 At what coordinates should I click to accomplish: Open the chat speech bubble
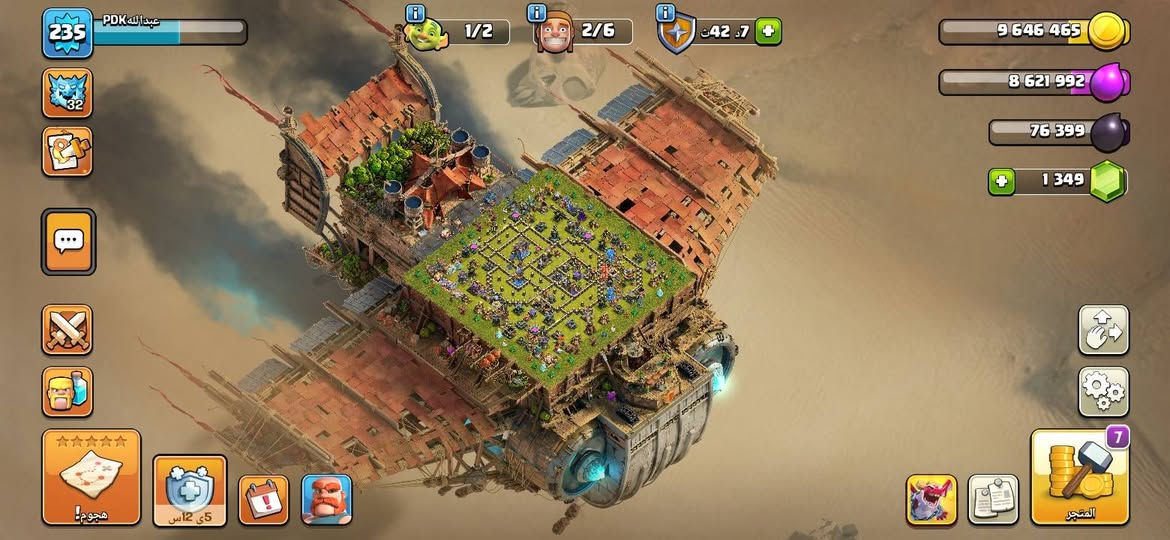(x=68, y=241)
